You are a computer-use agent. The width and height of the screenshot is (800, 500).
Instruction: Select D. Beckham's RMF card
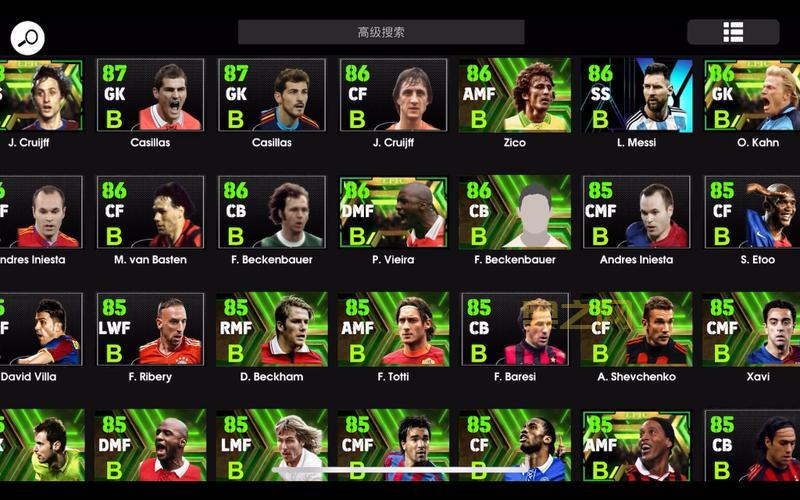click(272, 329)
